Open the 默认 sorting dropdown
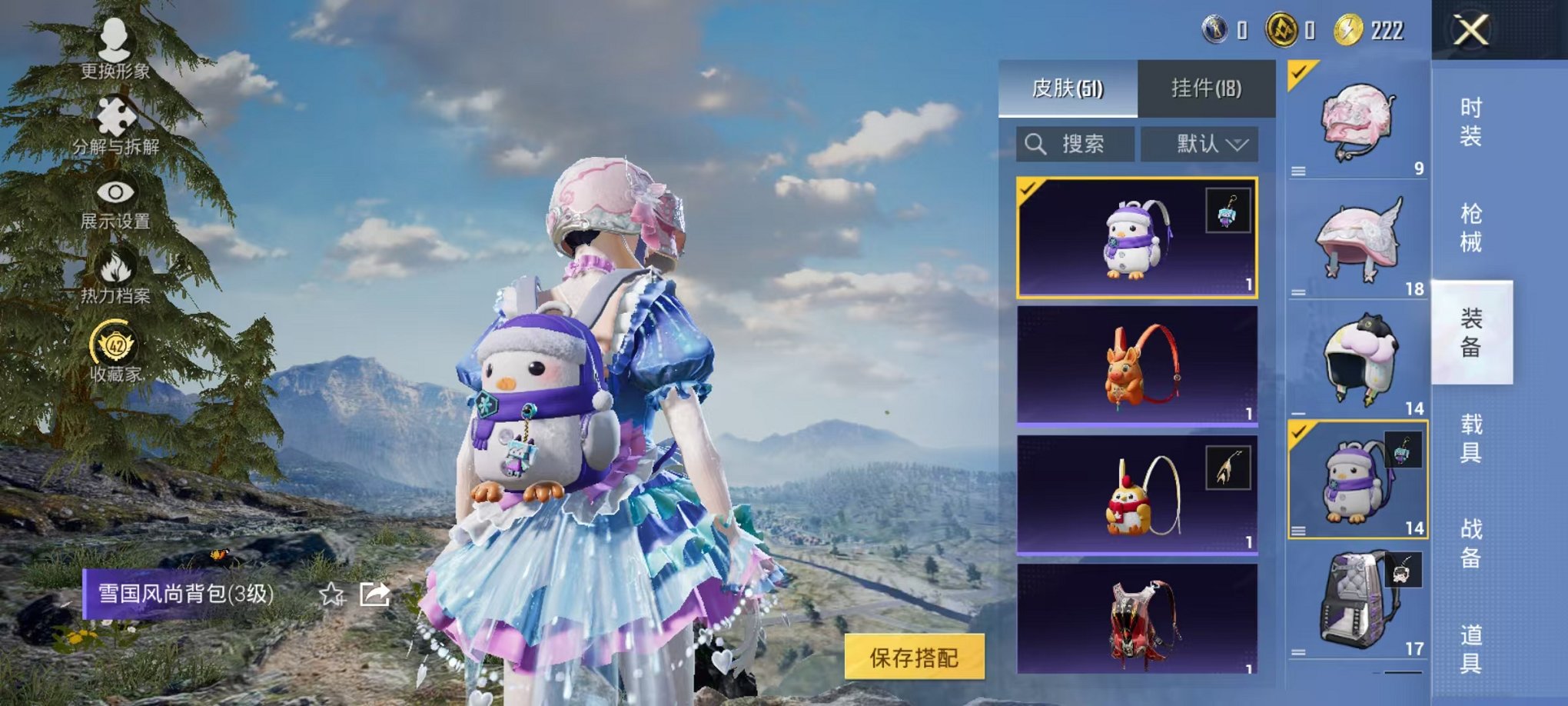Screen dimensions: 1568x706 click(x=1198, y=143)
